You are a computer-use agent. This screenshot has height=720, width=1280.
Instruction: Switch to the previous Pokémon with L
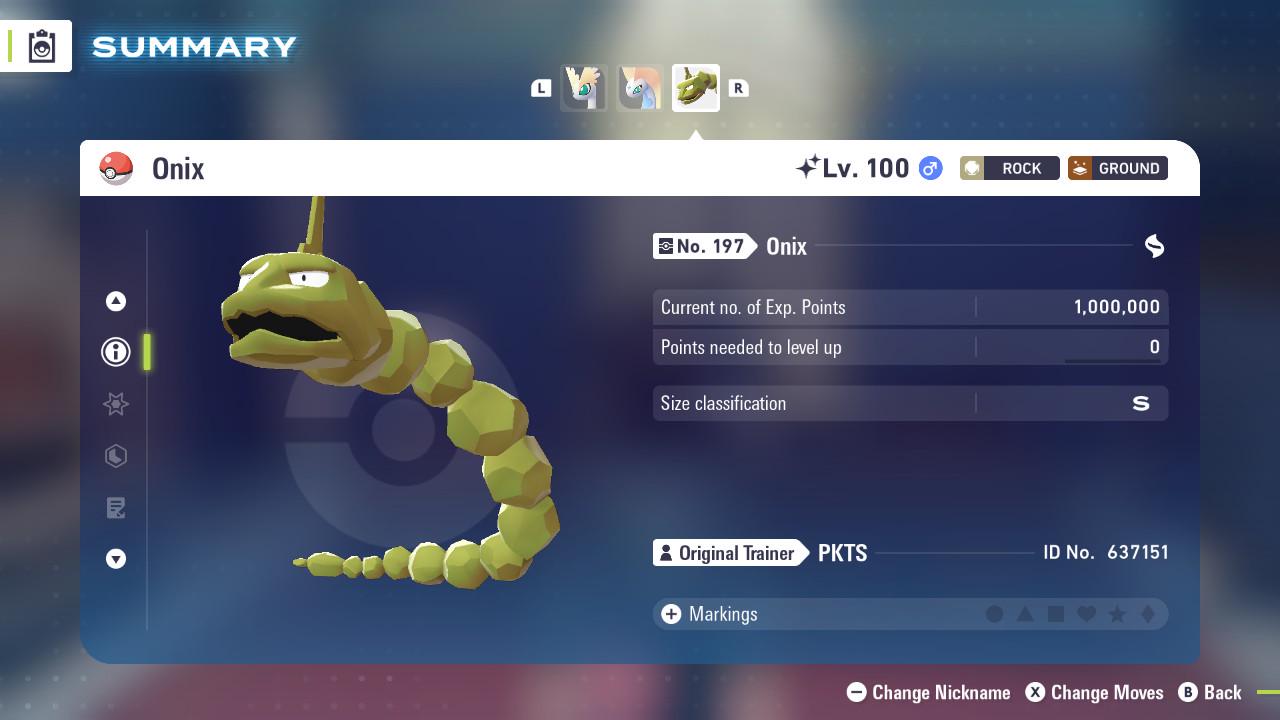pyautogui.click(x=541, y=88)
